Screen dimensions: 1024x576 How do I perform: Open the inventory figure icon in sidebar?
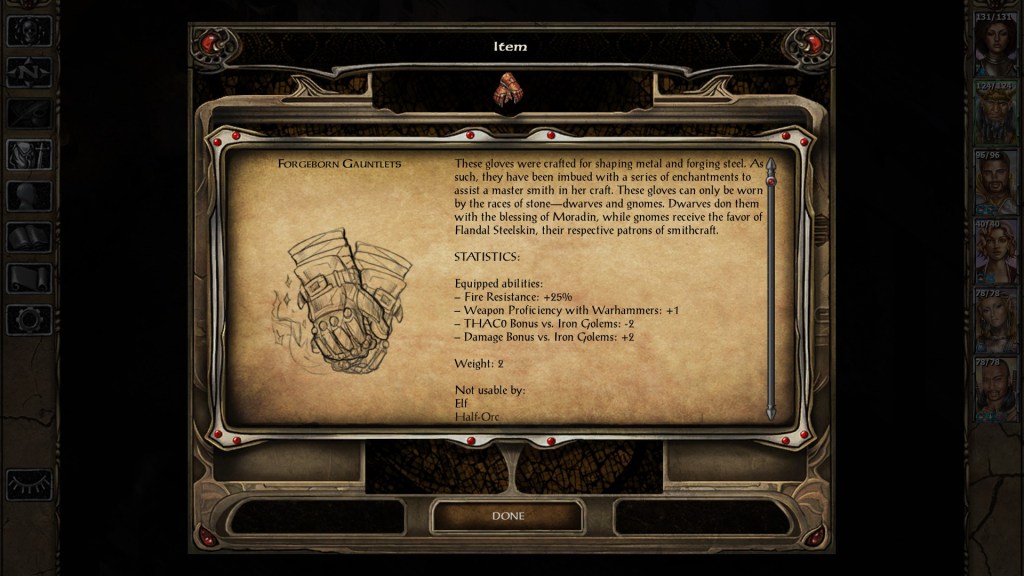[x=28, y=155]
